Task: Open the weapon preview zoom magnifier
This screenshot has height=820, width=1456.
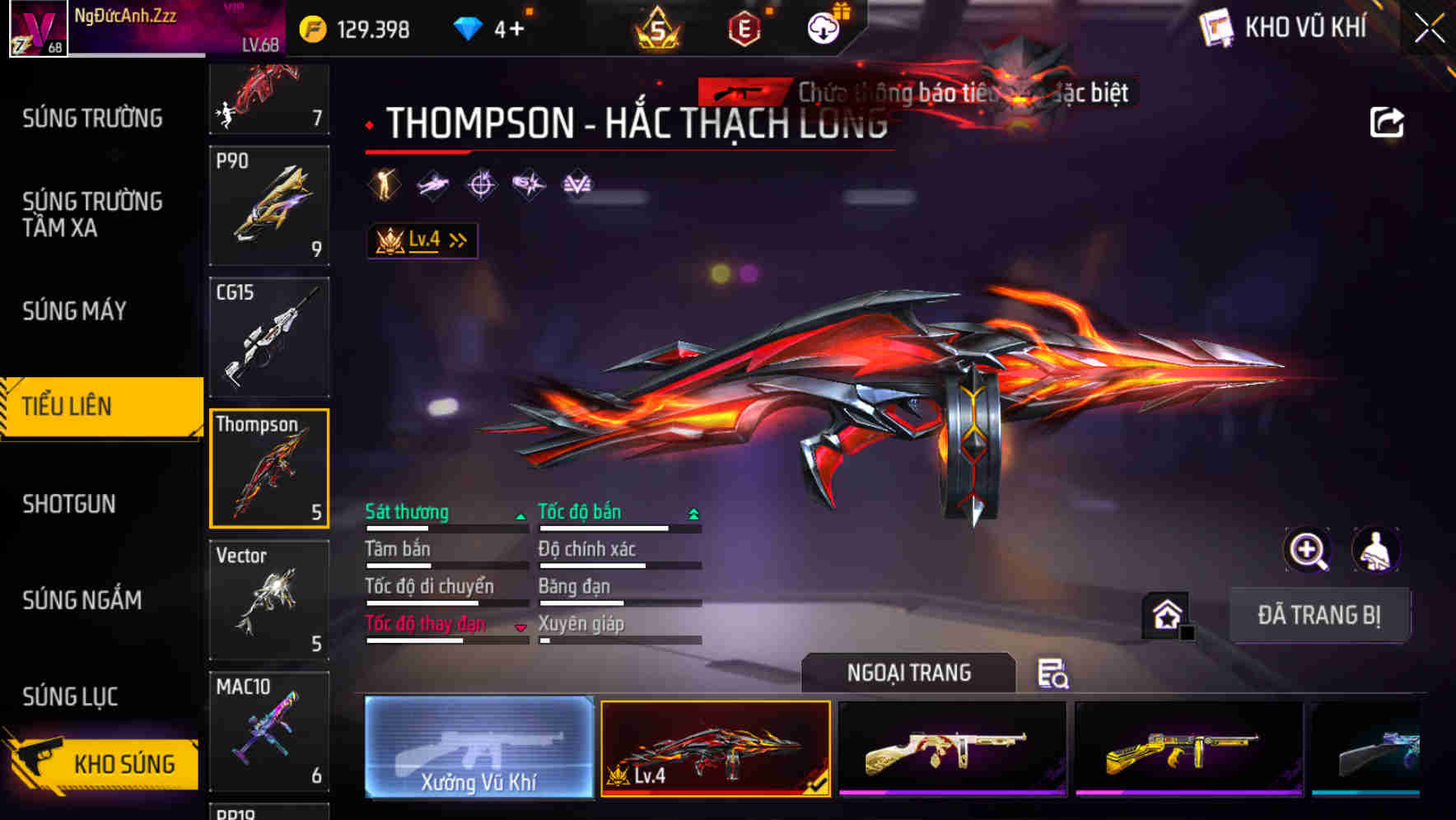Action: tap(1306, 550)
